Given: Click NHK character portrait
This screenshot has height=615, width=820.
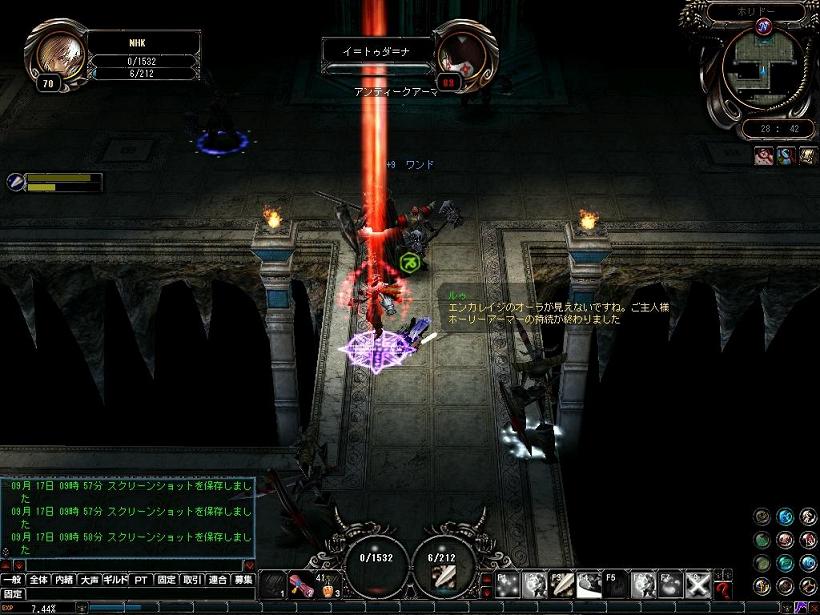Looking at the screenshot, I should pyautogui.click(x=59, y=55).
